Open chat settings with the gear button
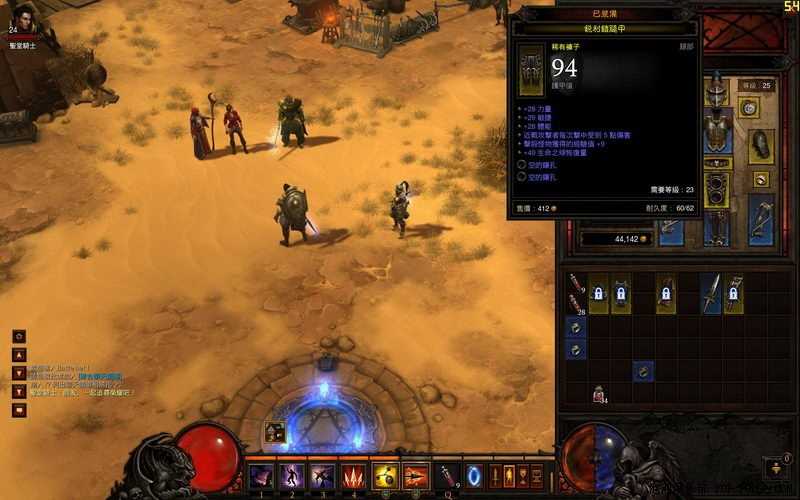The height and width of the screenshot is (500, 800). [x=19, y=337]
